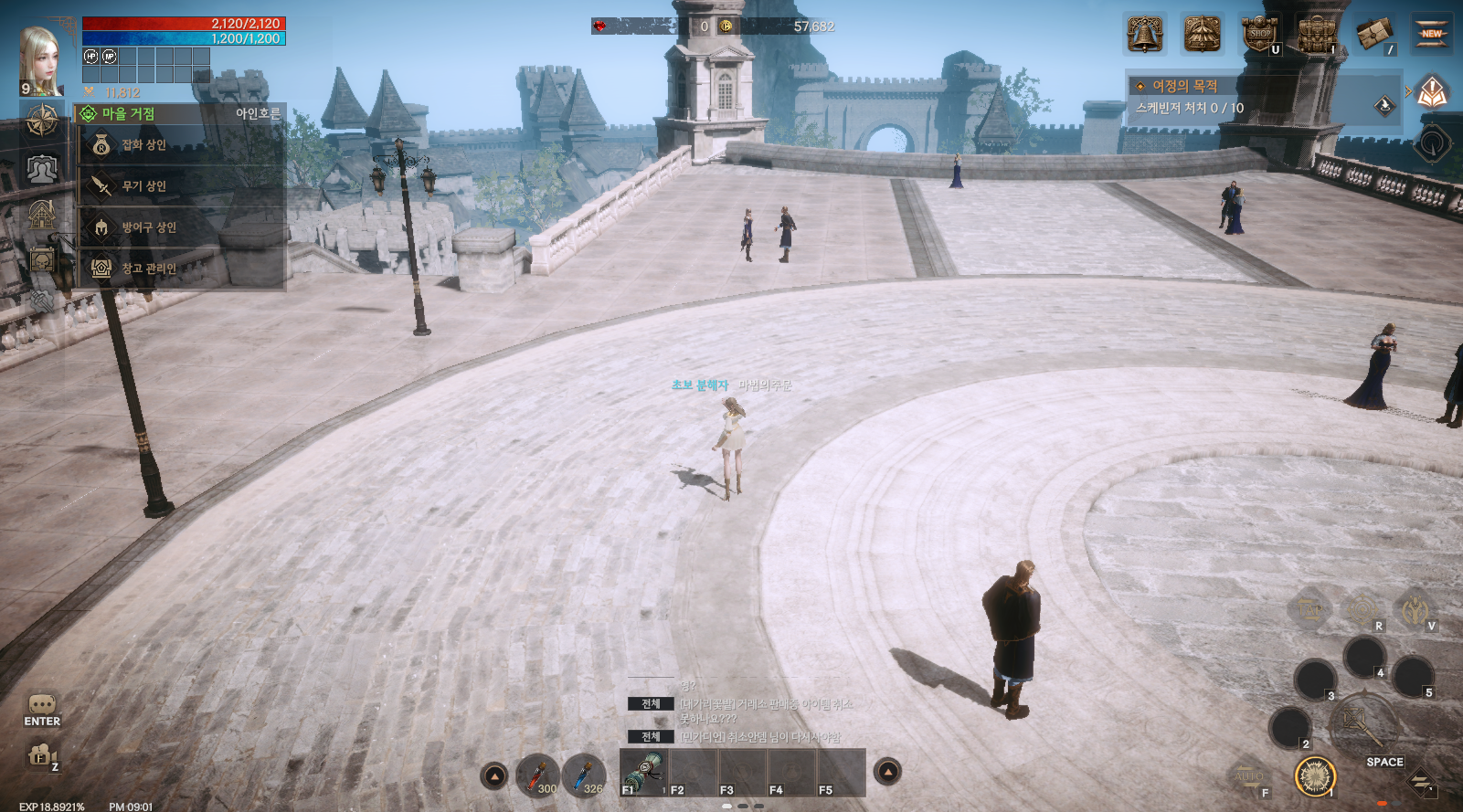Click the blonde character portrait
This screenshot has width=1463, height=812.
[42, 58]
